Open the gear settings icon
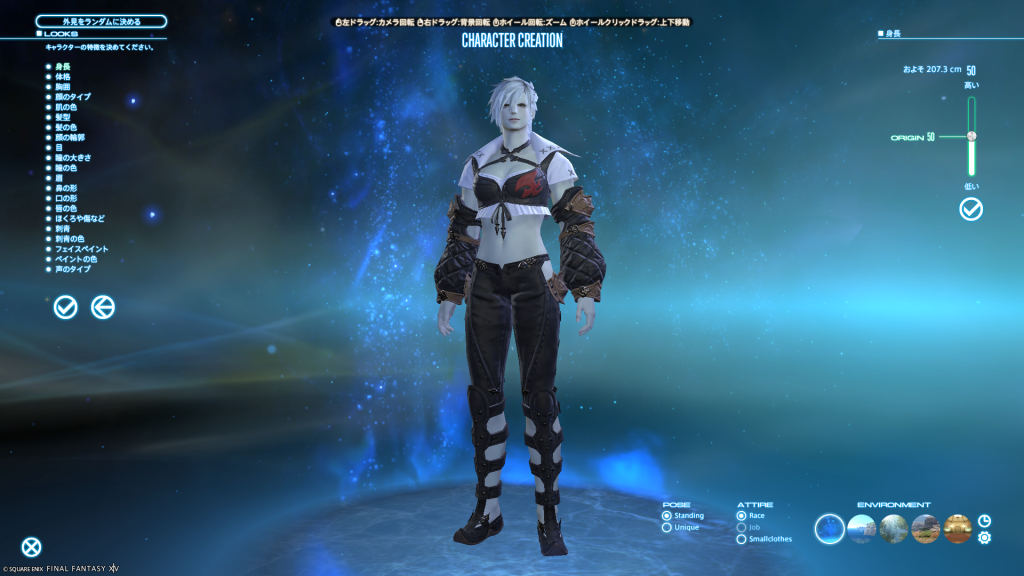The width and height of the screenshot is (1024, 576). [x=985, y=538]
